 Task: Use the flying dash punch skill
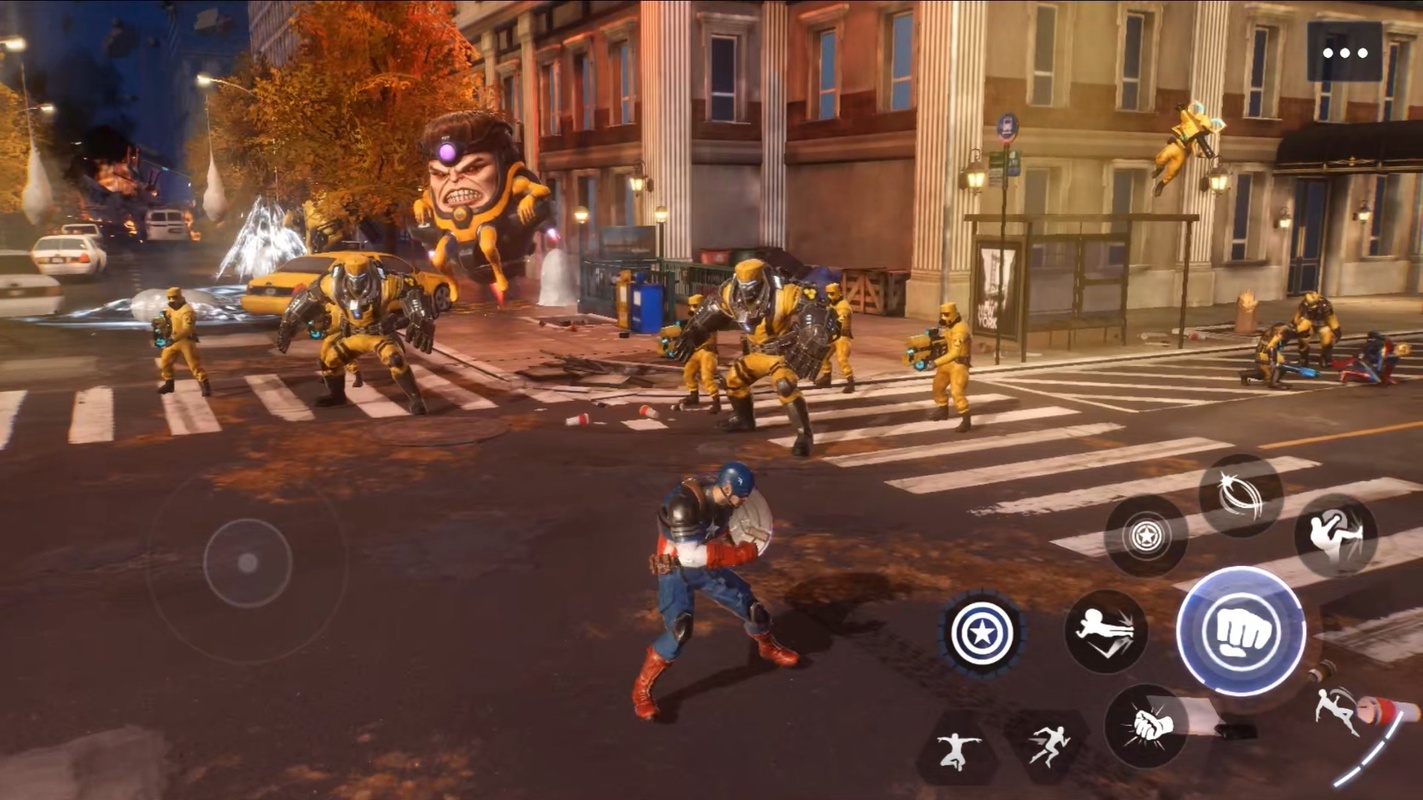tap(1105, 631)
